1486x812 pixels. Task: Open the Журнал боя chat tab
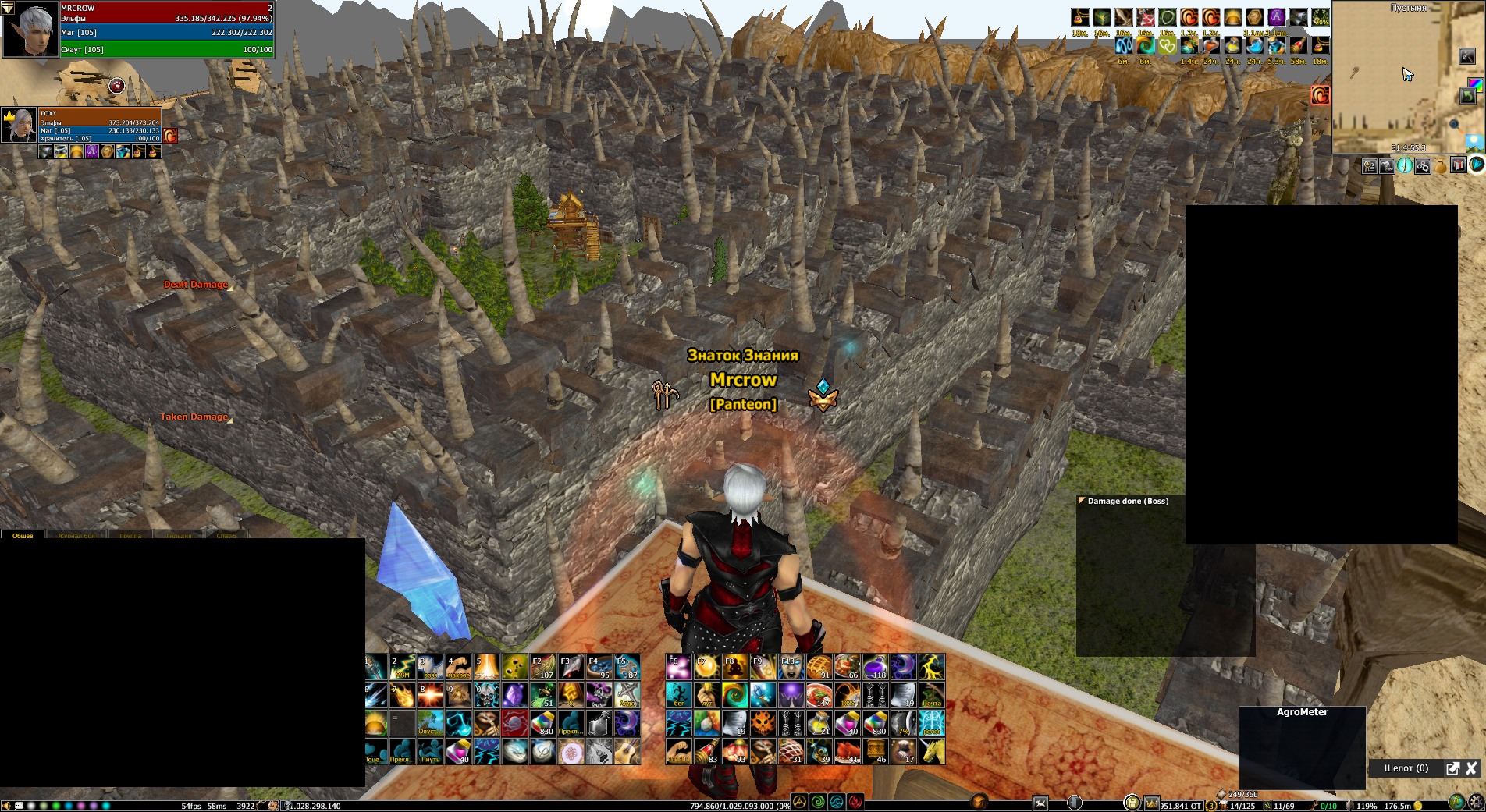point(76,535)
